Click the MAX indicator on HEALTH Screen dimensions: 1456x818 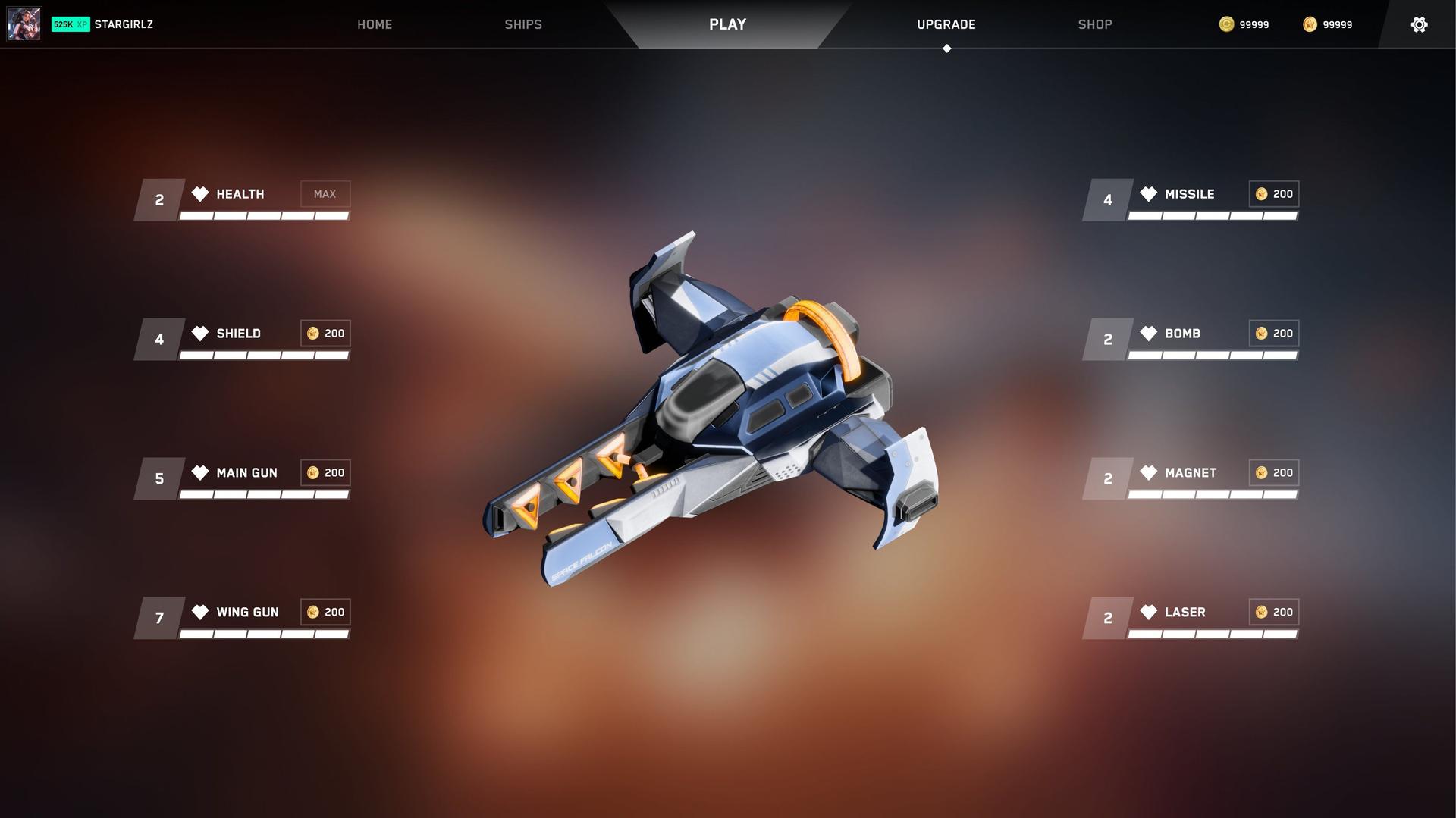(325, 193)
